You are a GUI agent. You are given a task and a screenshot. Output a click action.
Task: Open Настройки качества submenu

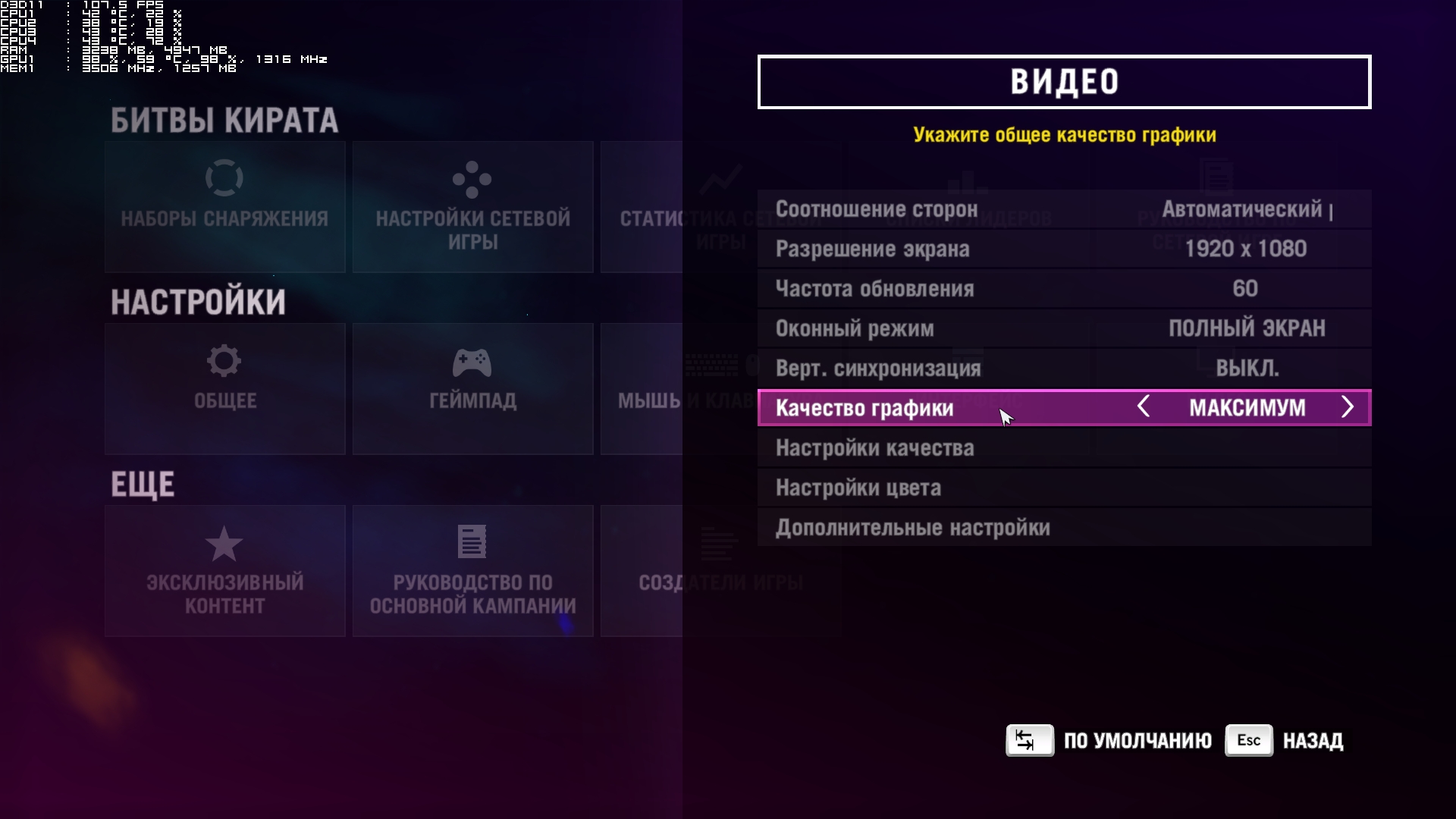click(1063, 448)
